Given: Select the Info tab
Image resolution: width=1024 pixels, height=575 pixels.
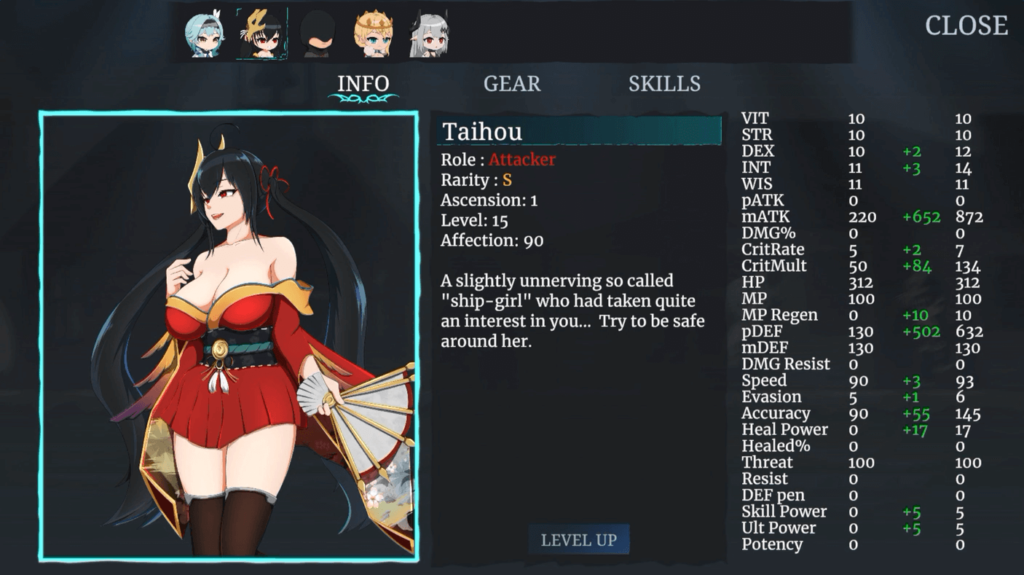Looking at the screenshot, I should 363,84.
